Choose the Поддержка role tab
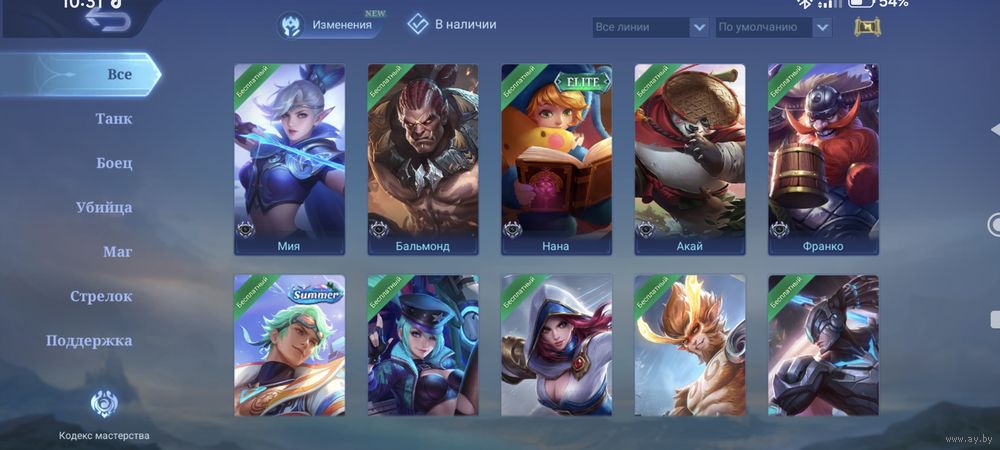Screen dimensions: 1000x450 (89, 340)
